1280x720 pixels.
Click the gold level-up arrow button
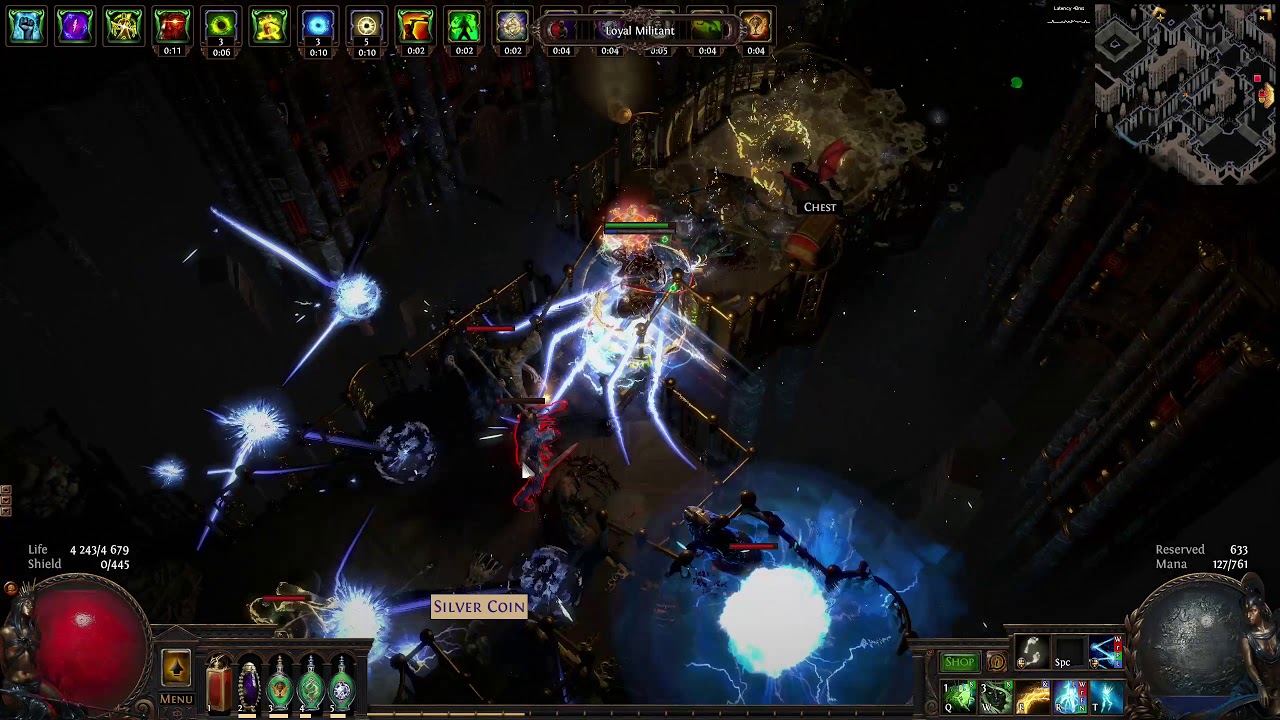176,668
